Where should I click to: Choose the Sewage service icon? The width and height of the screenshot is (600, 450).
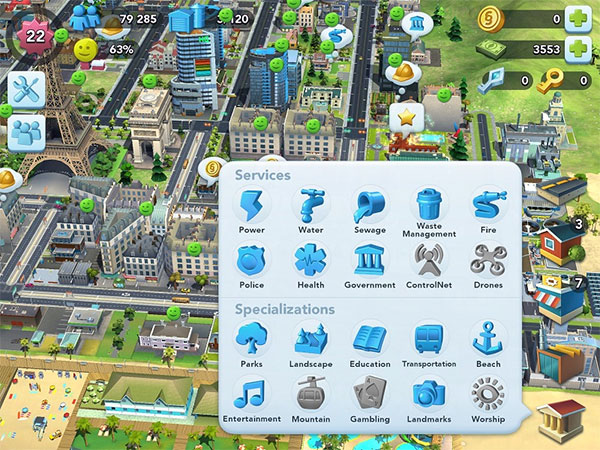point(369,208)
